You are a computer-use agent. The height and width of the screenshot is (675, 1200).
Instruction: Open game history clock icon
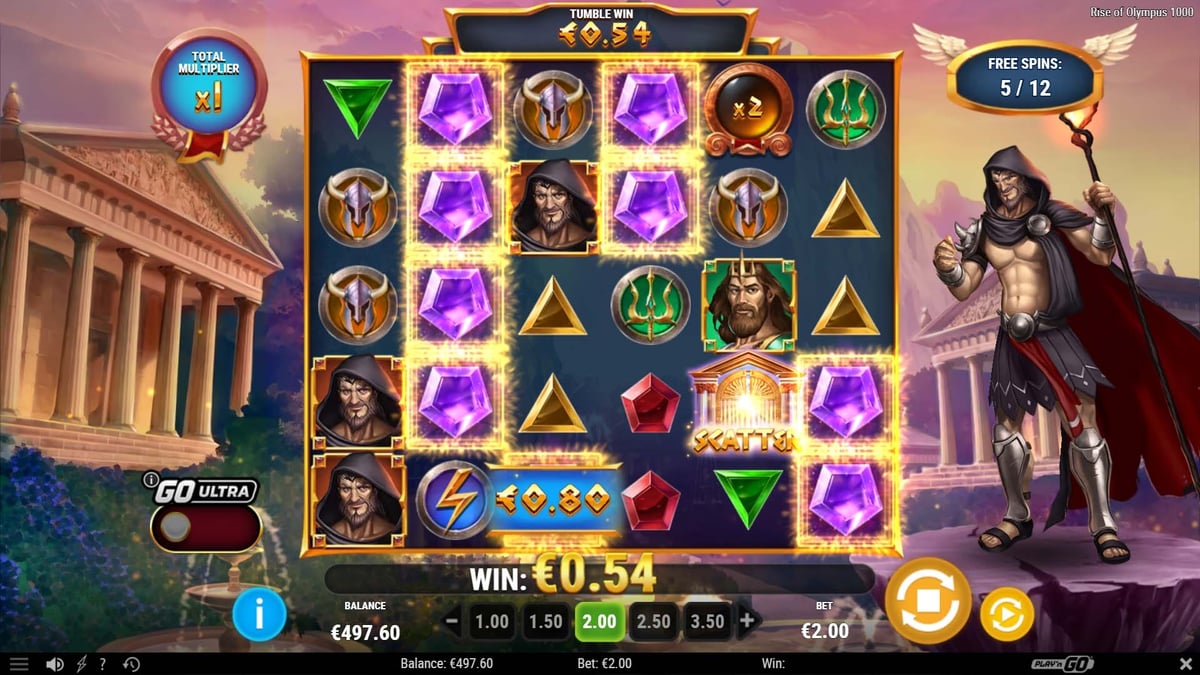131,664
